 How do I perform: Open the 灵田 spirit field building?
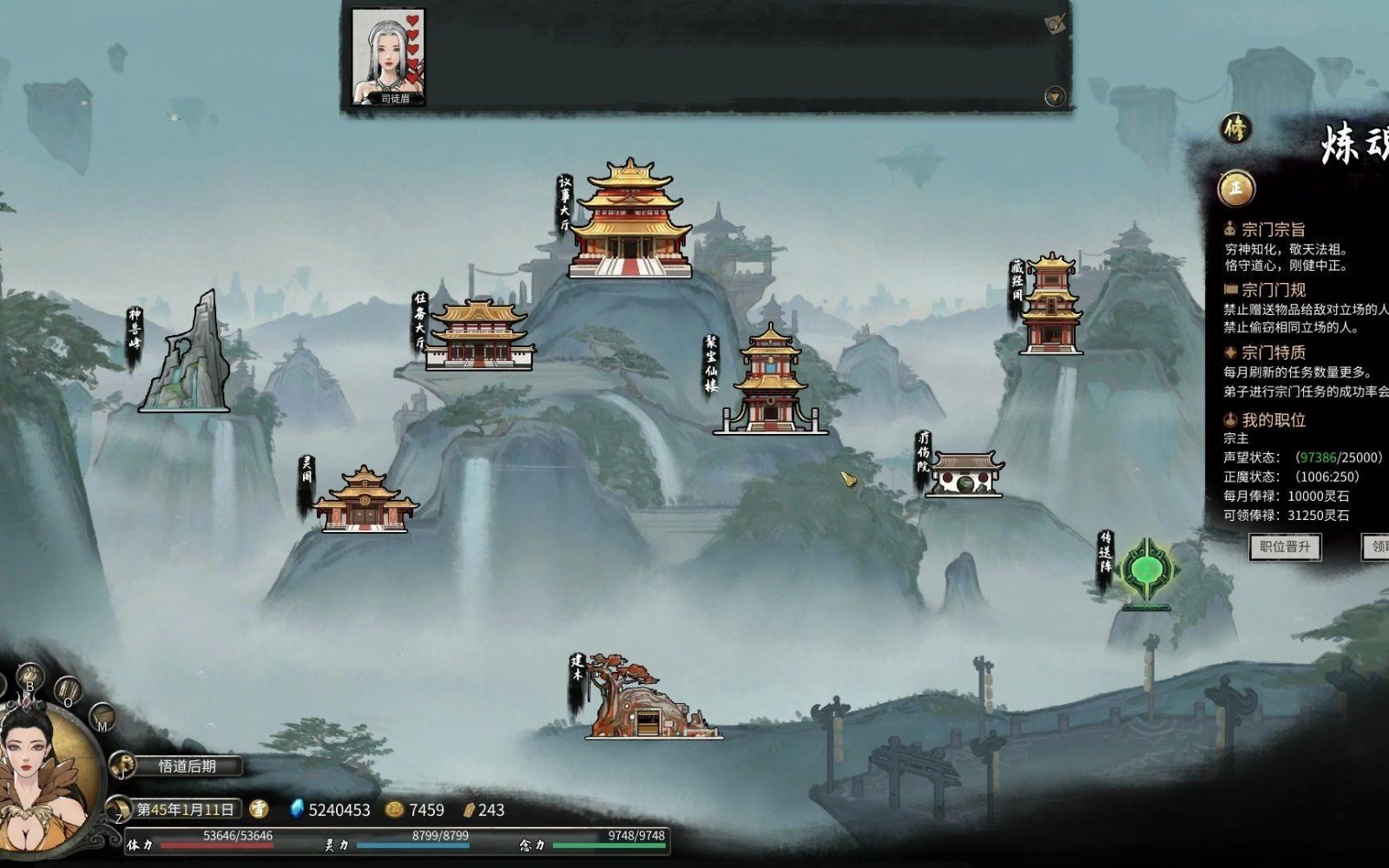pyautogui.click(x=364, y=500)
